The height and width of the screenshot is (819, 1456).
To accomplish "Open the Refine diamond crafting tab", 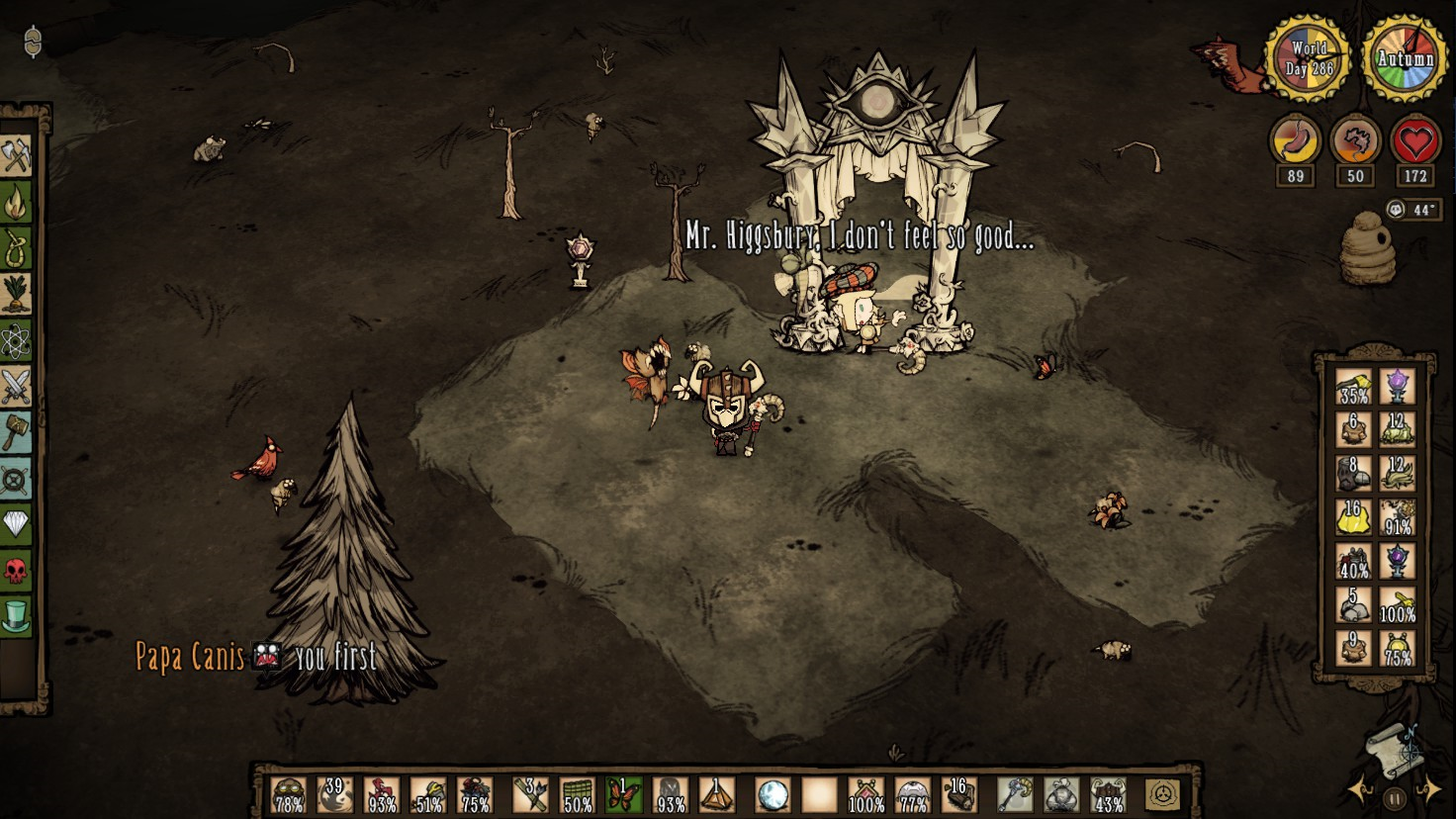I will click(17, 523).
